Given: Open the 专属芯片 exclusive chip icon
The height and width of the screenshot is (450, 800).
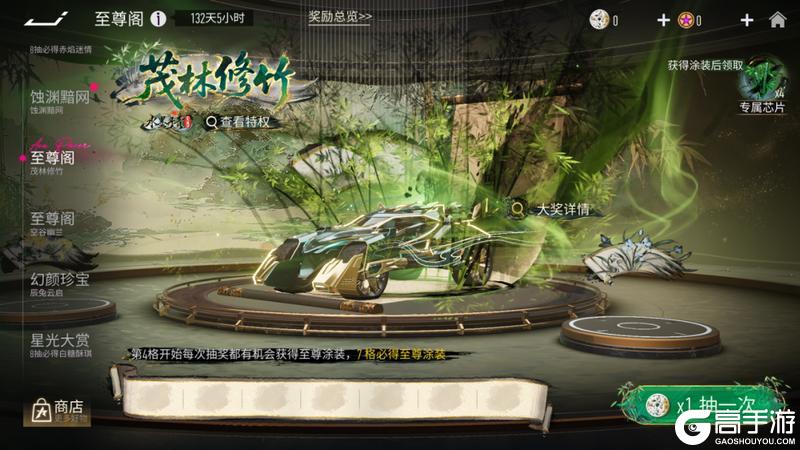Looking at the screenshot, I should 762,86.
